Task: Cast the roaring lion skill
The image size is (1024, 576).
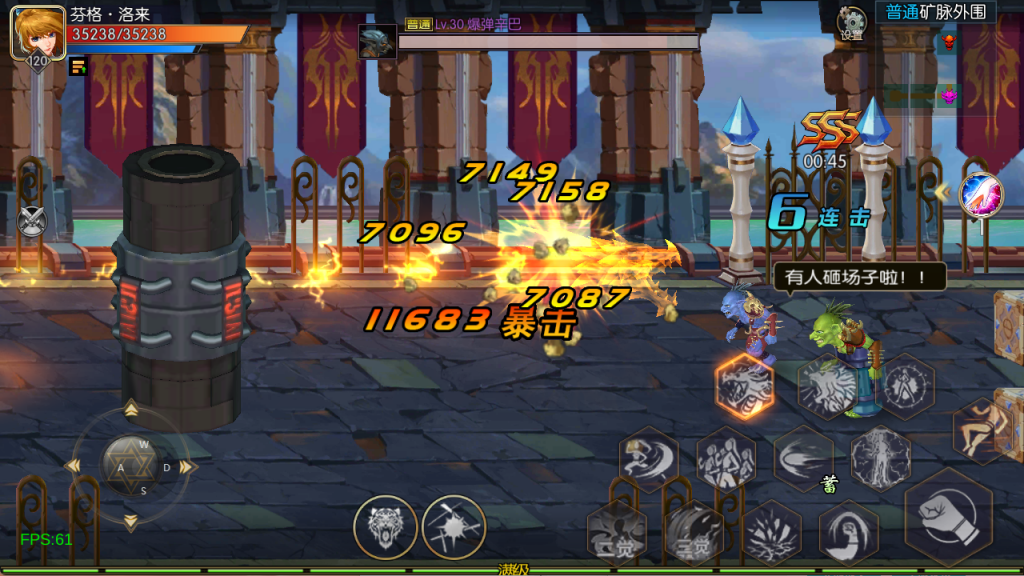Action: [x=828, y=387]
